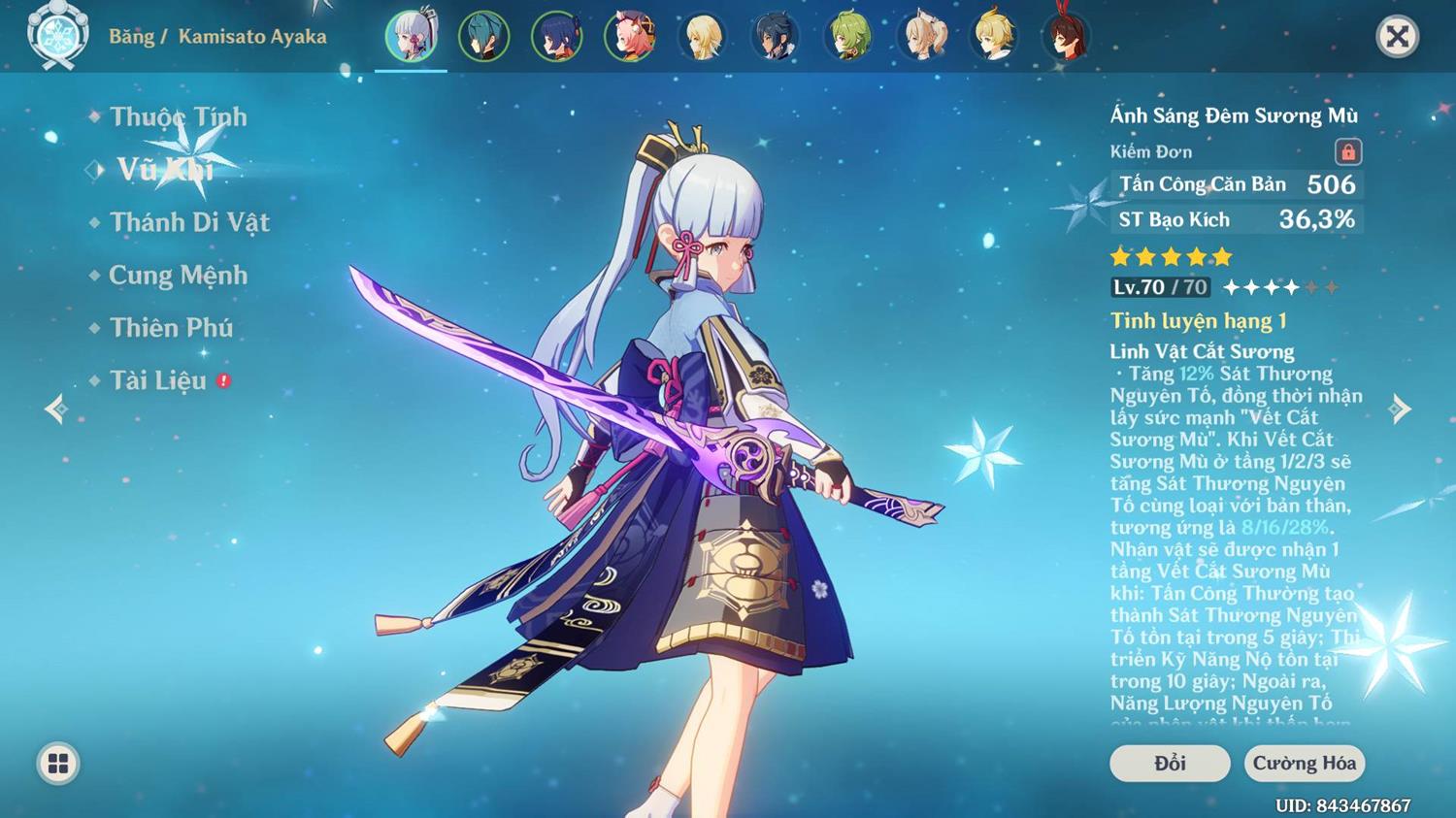
Task: Click the Cryo element emblem icon
Action: click(x=58, y=37)
